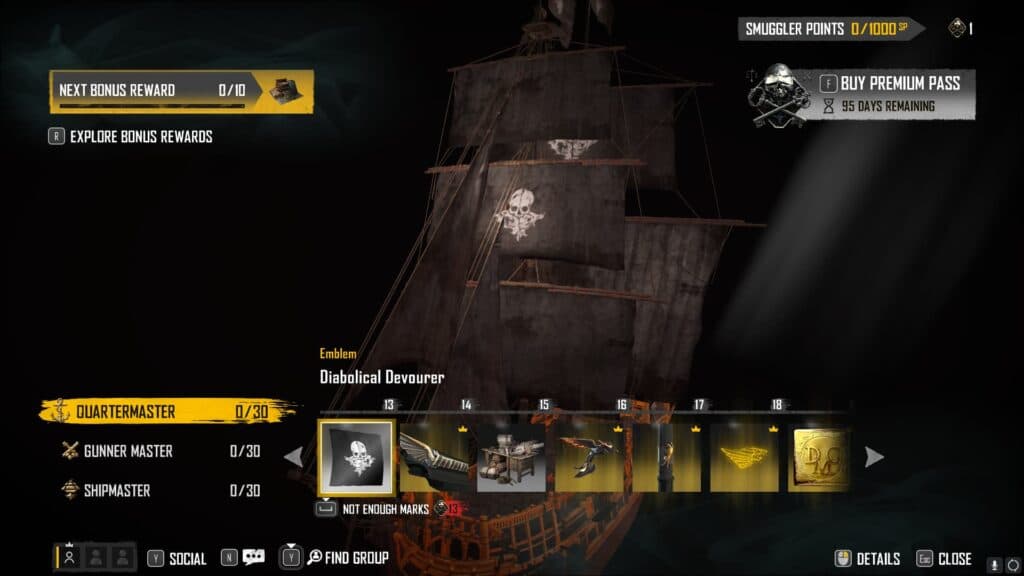Explore bonus rewards
The image size is (1024, 576).
click(x=140, y=136)
